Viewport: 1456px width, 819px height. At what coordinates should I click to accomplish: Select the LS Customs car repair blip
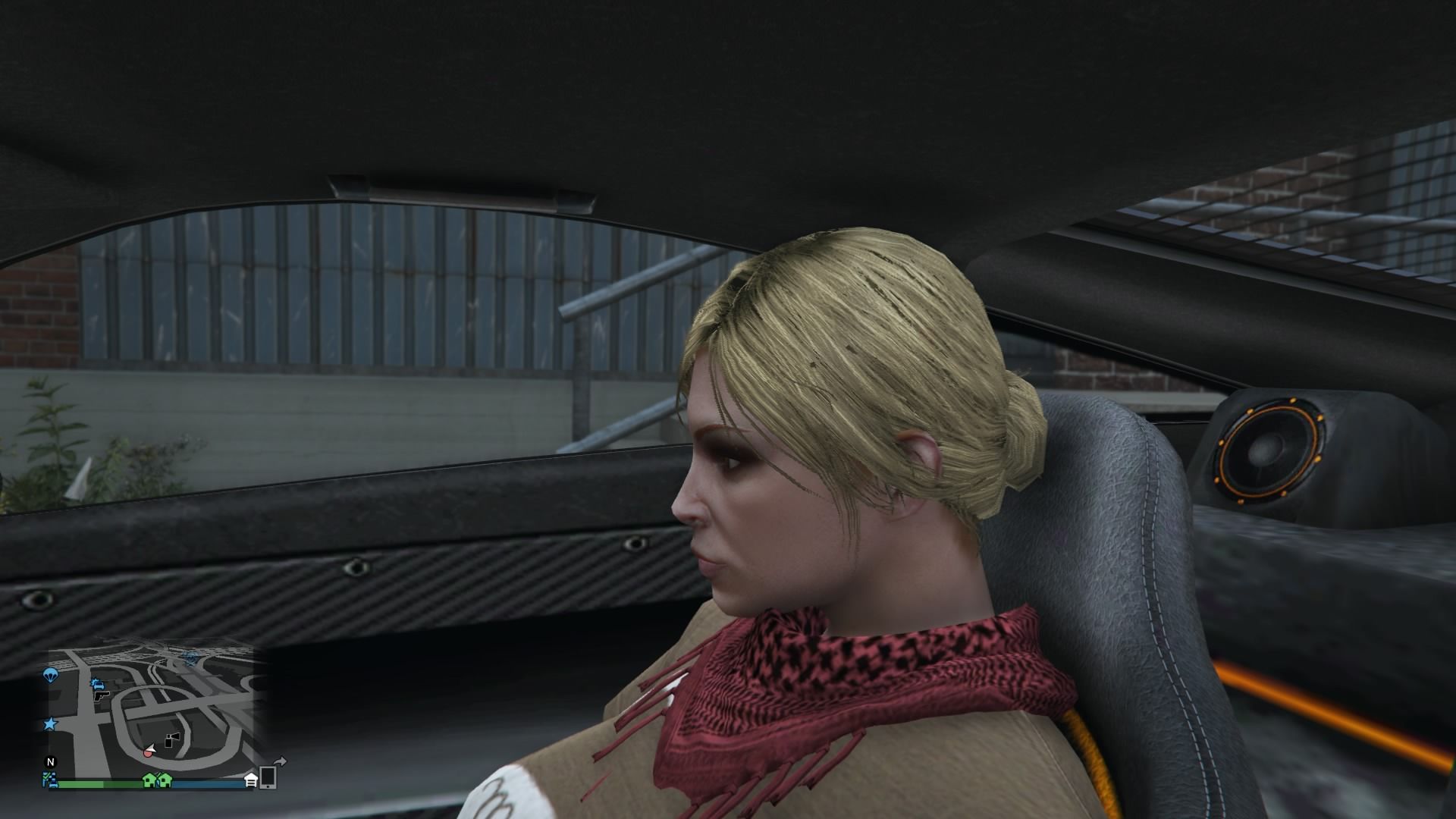point(98,684)
